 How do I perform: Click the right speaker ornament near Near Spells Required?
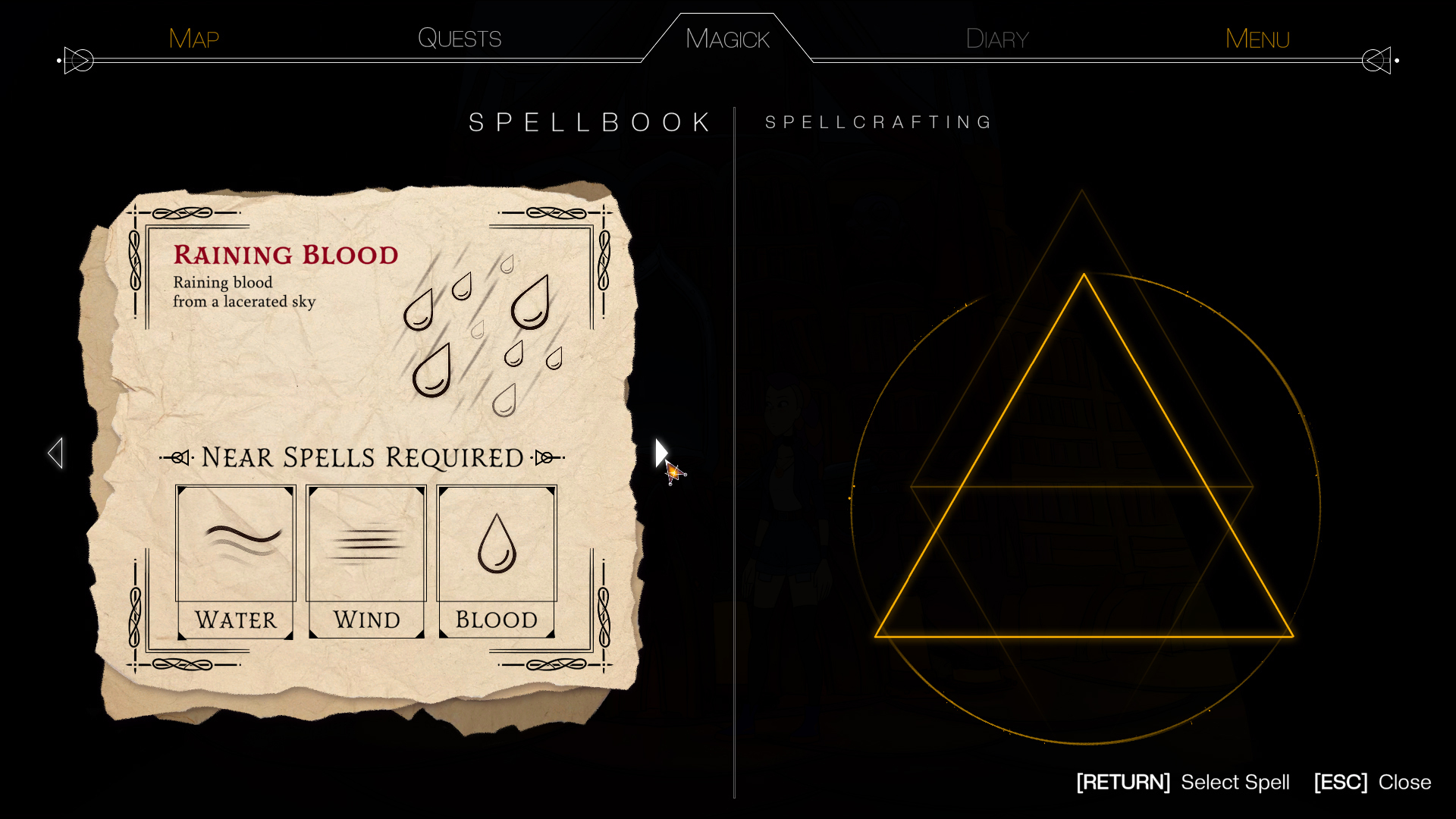(x=544, y=457)
